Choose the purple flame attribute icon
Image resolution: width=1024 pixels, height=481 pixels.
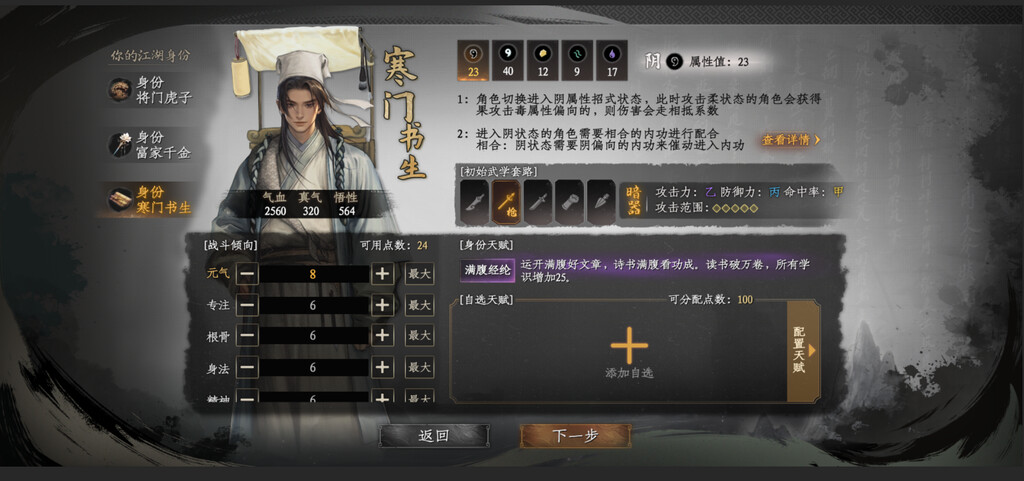point(613,60)
